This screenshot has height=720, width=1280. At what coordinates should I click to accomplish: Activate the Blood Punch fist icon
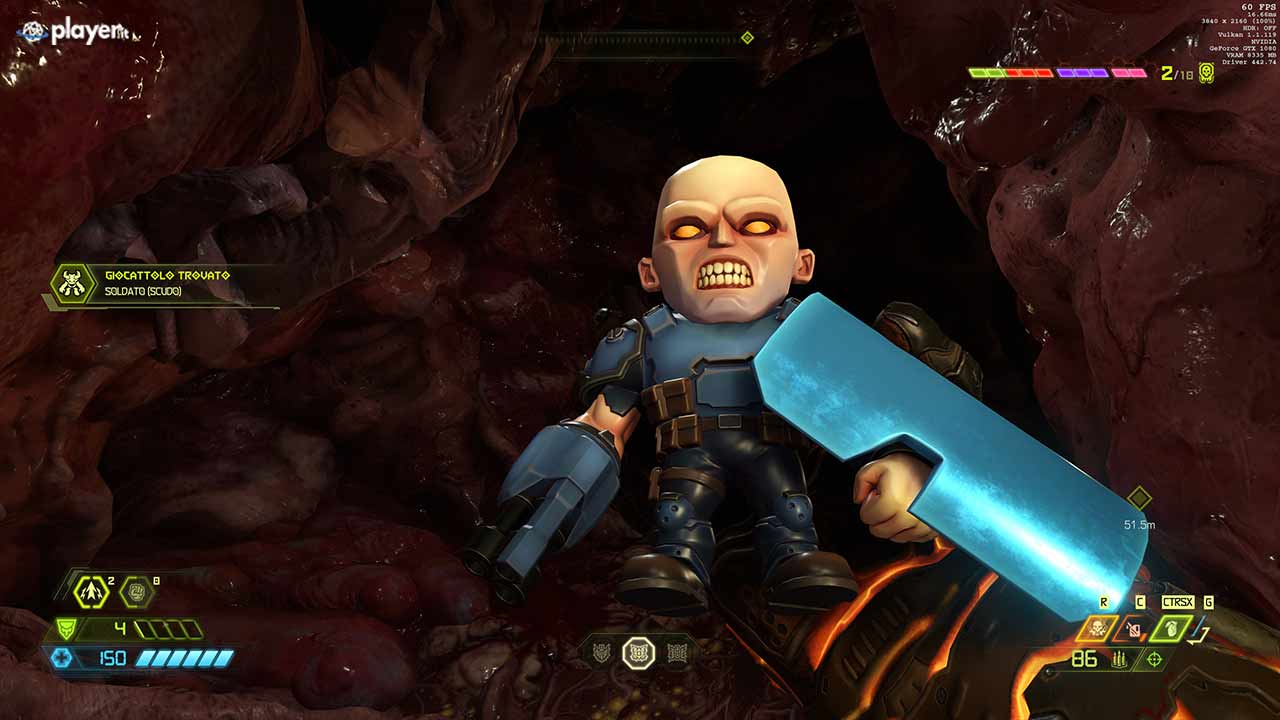click(x=137, y=592)
